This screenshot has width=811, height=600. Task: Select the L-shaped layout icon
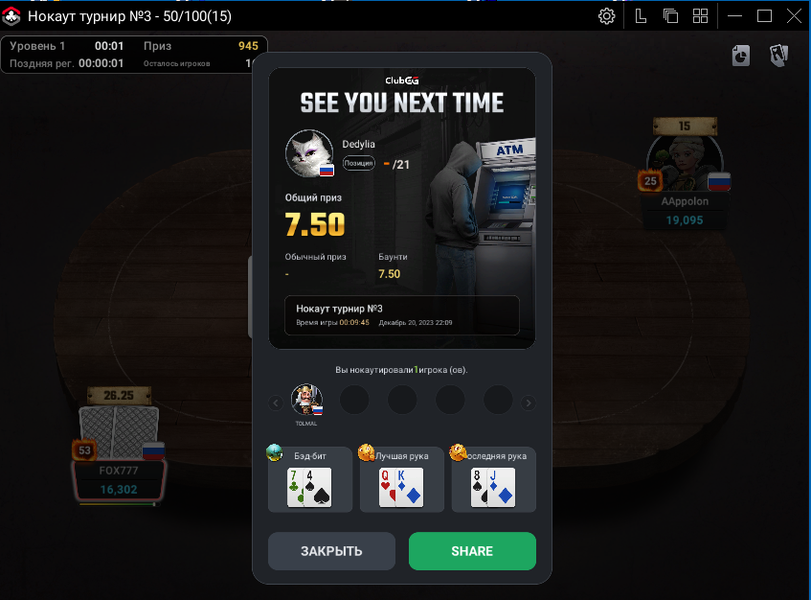tap(641, 16)
